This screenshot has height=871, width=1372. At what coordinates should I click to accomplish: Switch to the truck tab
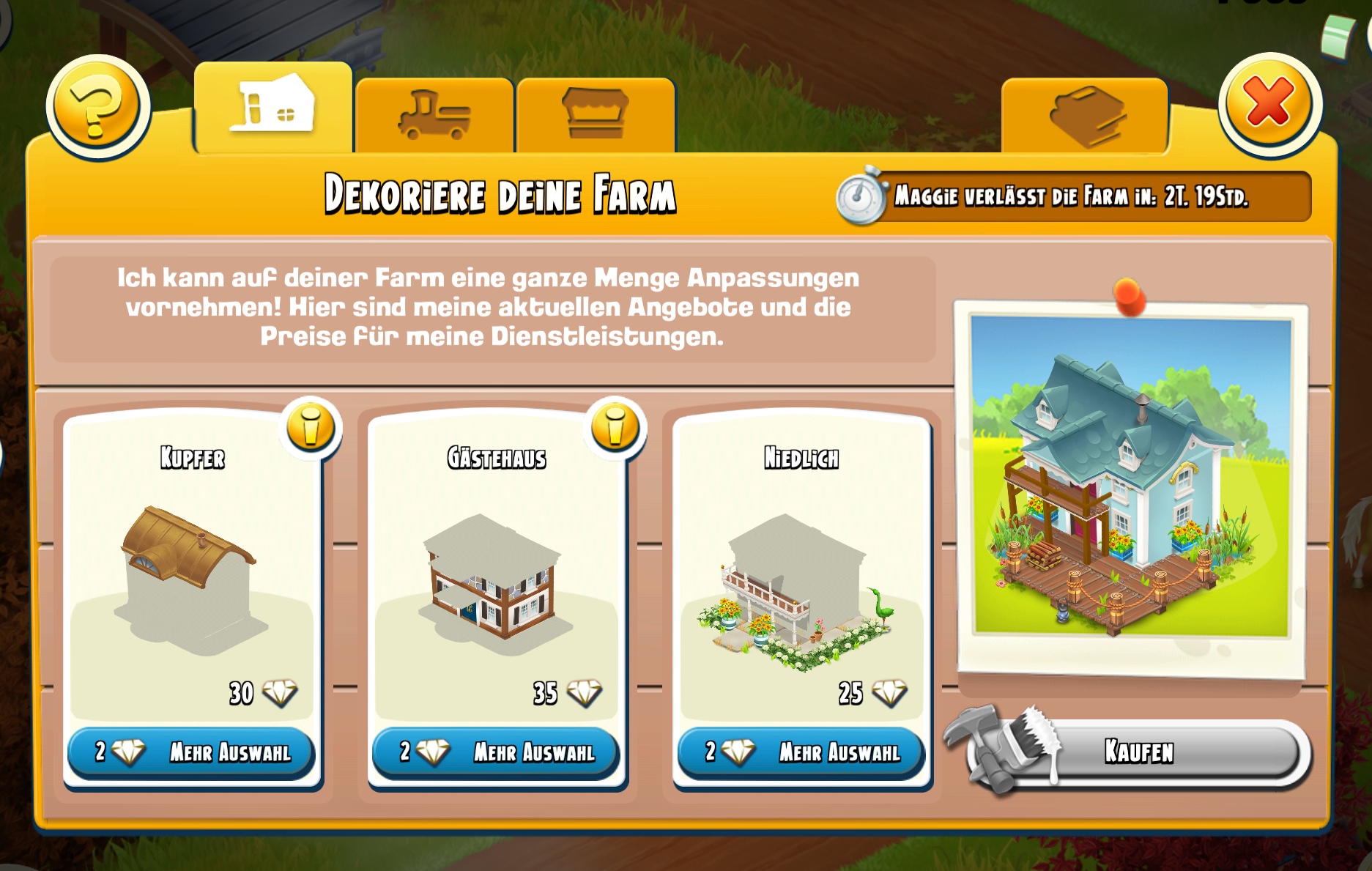pyautogui.click(x=434, y=116)
